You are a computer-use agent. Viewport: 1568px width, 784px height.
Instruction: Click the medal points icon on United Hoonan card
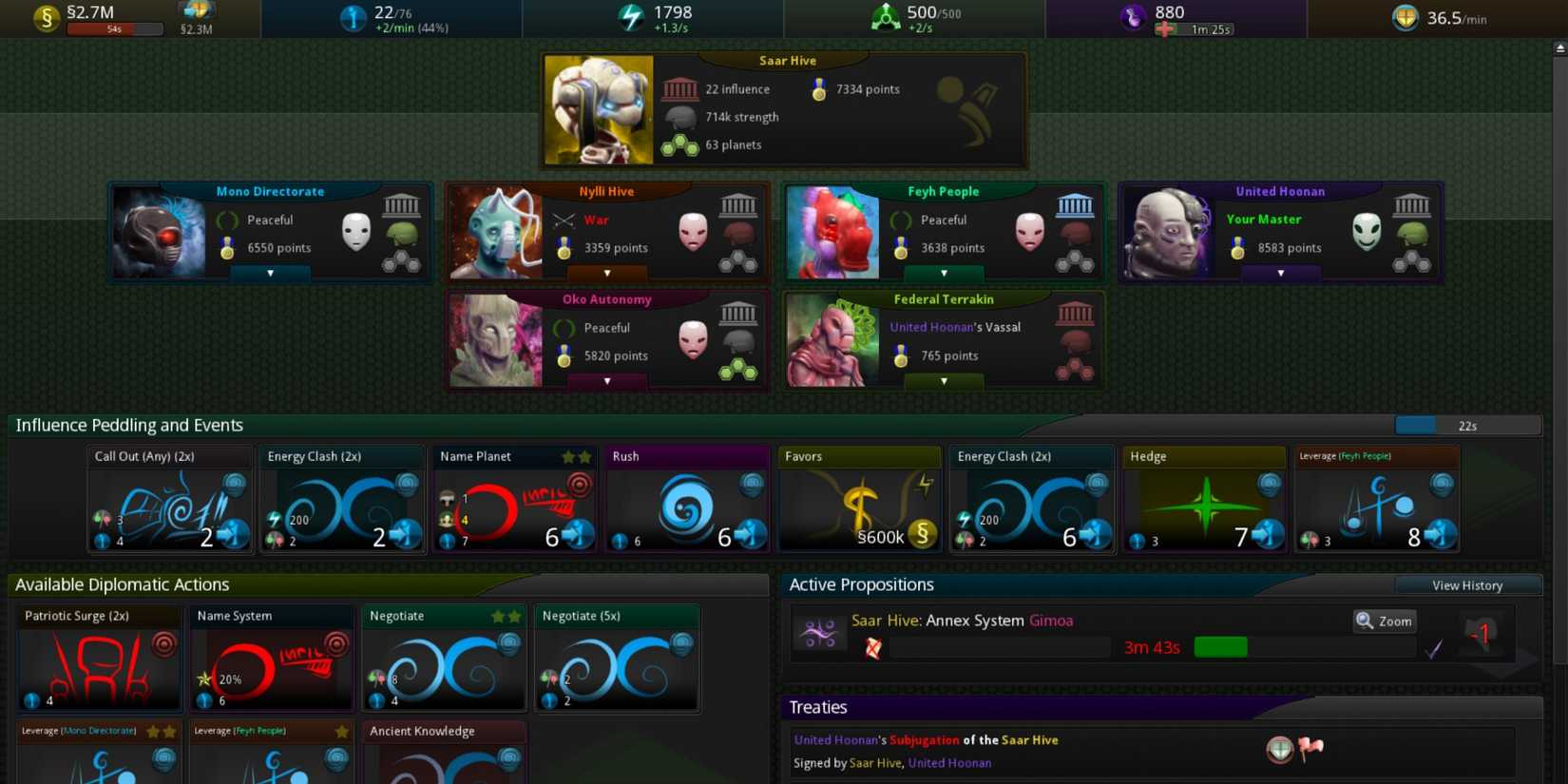(x=1236, y=248)
